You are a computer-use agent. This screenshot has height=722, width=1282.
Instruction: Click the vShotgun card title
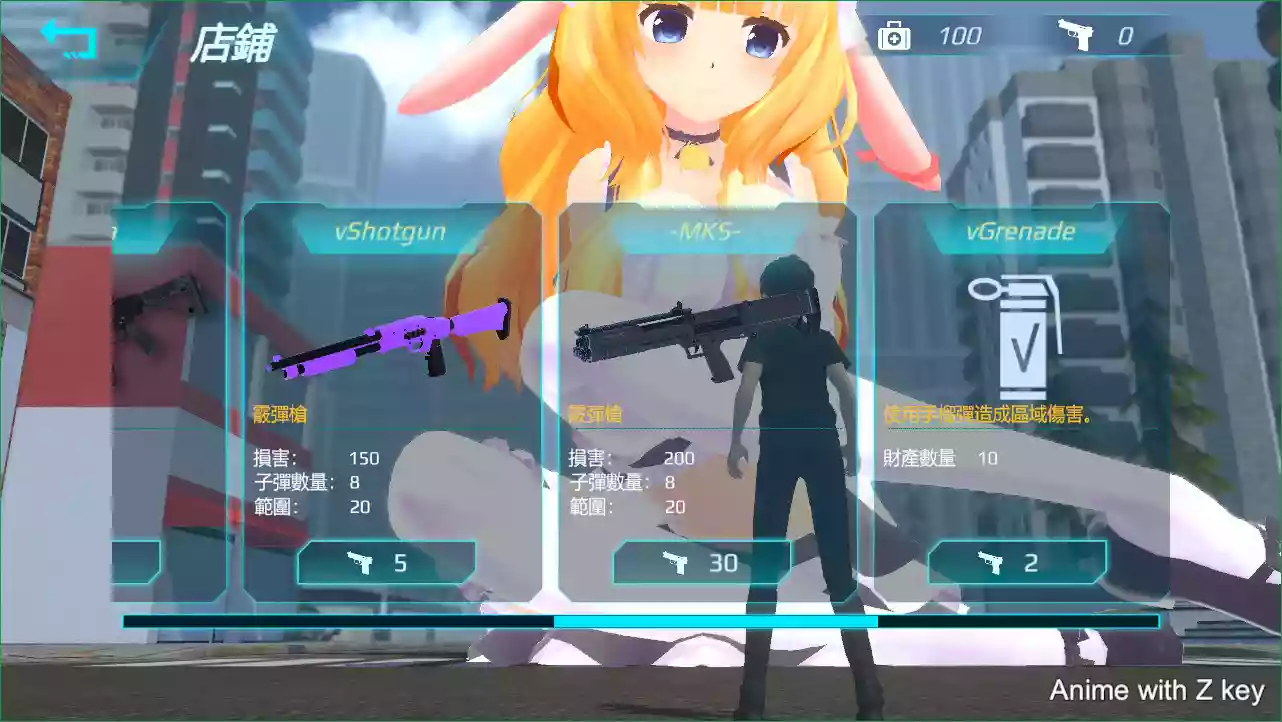tap(389, 231)
